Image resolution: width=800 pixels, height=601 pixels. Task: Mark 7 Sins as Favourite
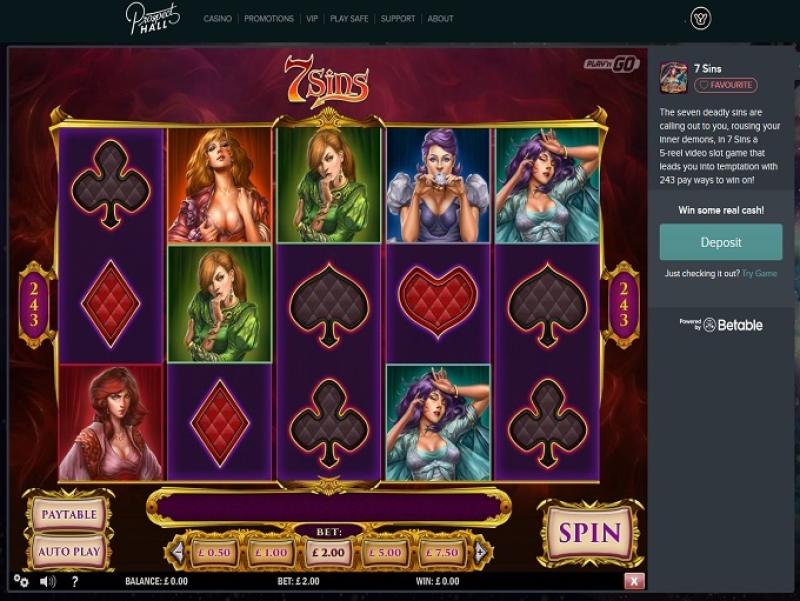[725, 86]
